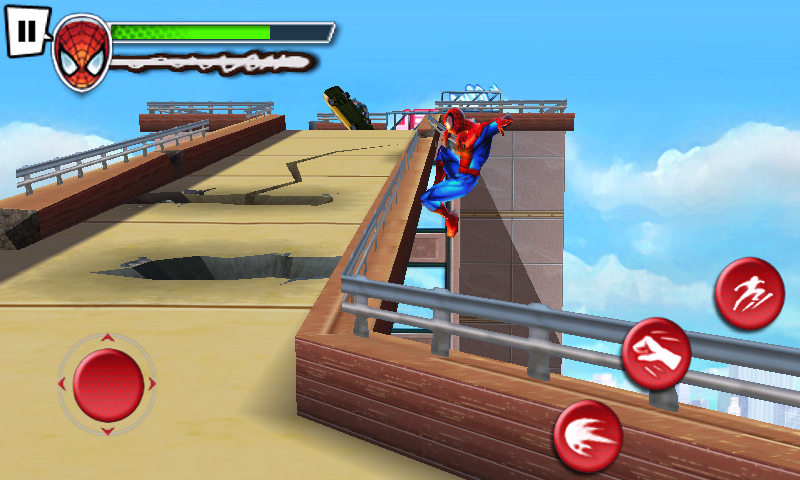Fire the web shot button
The image size is (800, 480).
pos(588,436)
